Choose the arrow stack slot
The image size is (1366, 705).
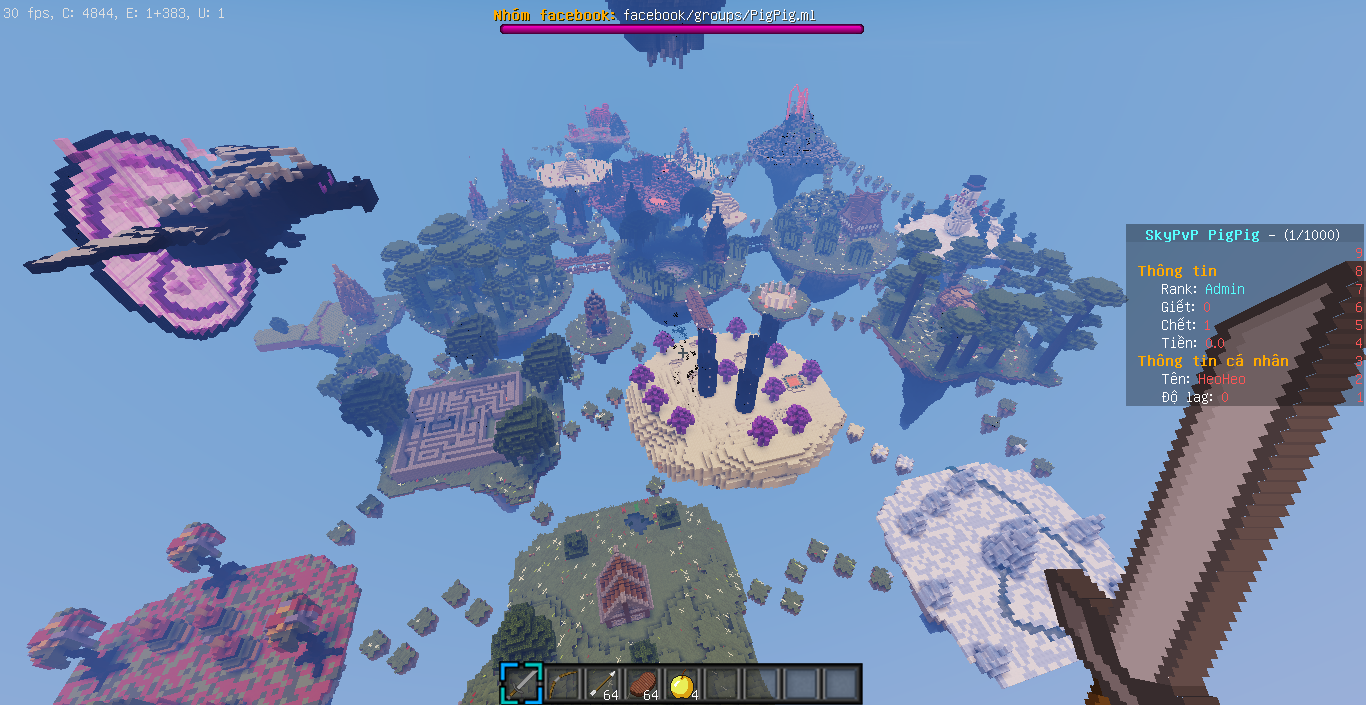[x=601, y=684]
